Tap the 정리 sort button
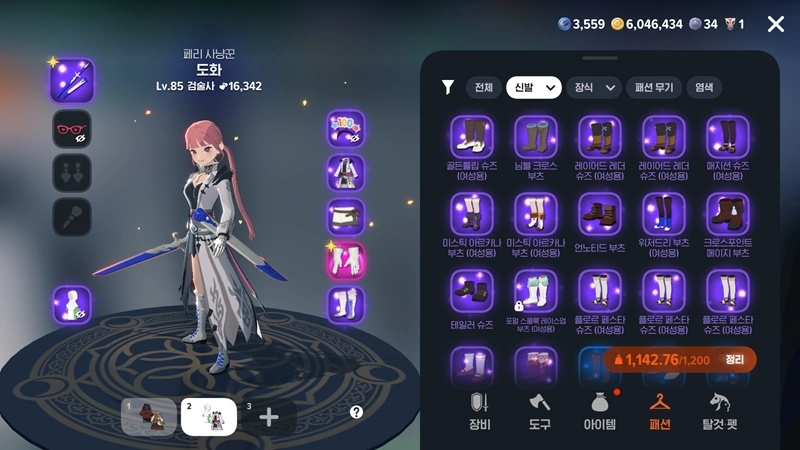Viewport: 800px width, 450px height. coord(735,360)
